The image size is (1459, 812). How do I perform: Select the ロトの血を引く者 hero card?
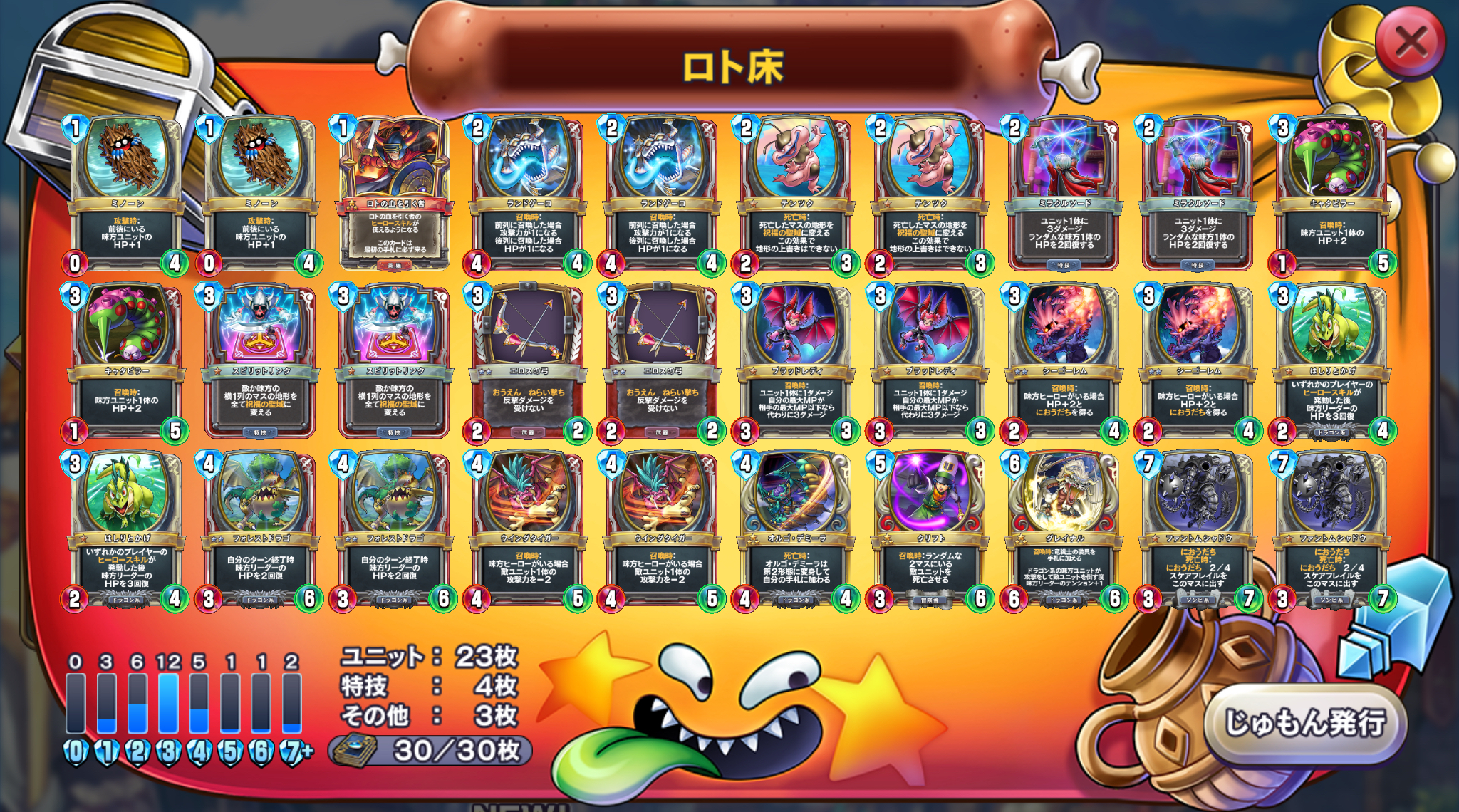(x=395, y=194)
